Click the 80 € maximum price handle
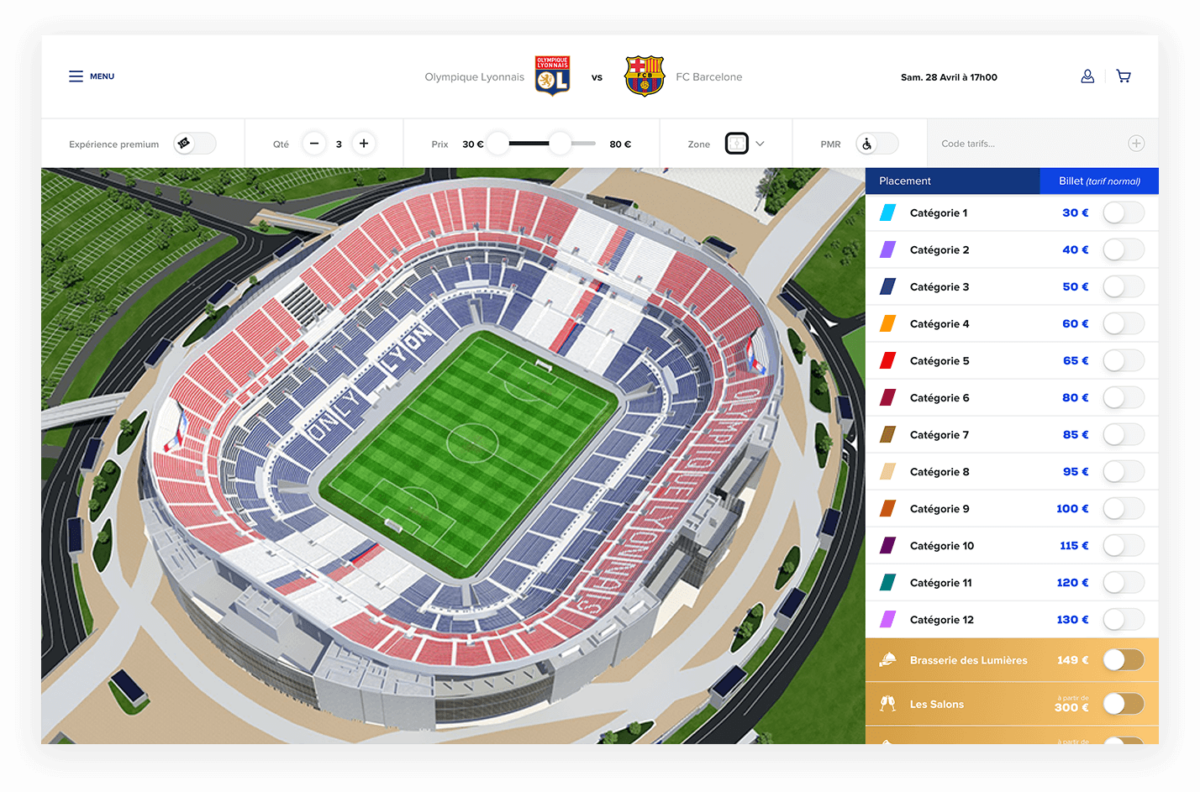 click(x=560, y=144)
